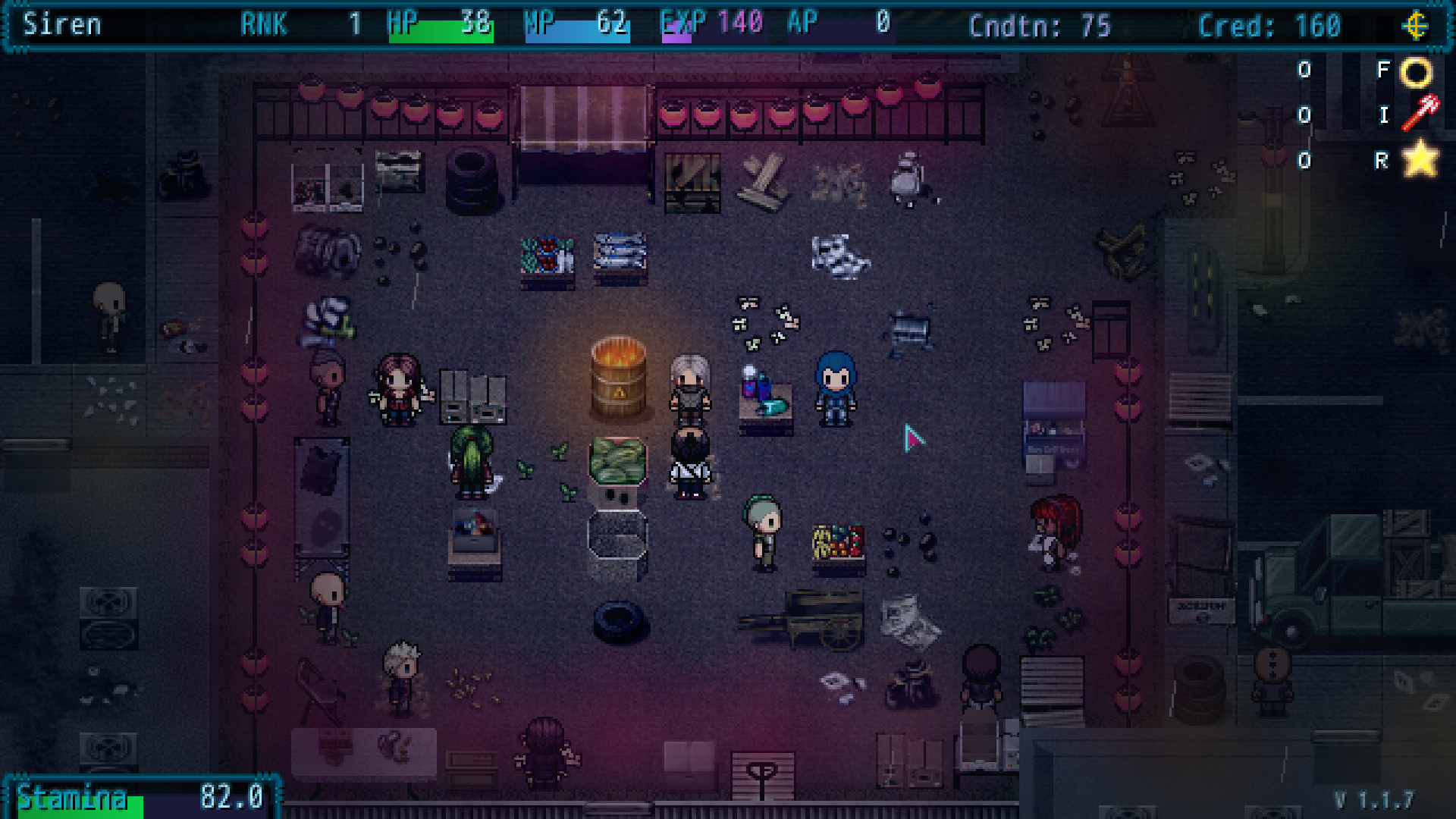Click the gold ring icon beside F

1417,71
